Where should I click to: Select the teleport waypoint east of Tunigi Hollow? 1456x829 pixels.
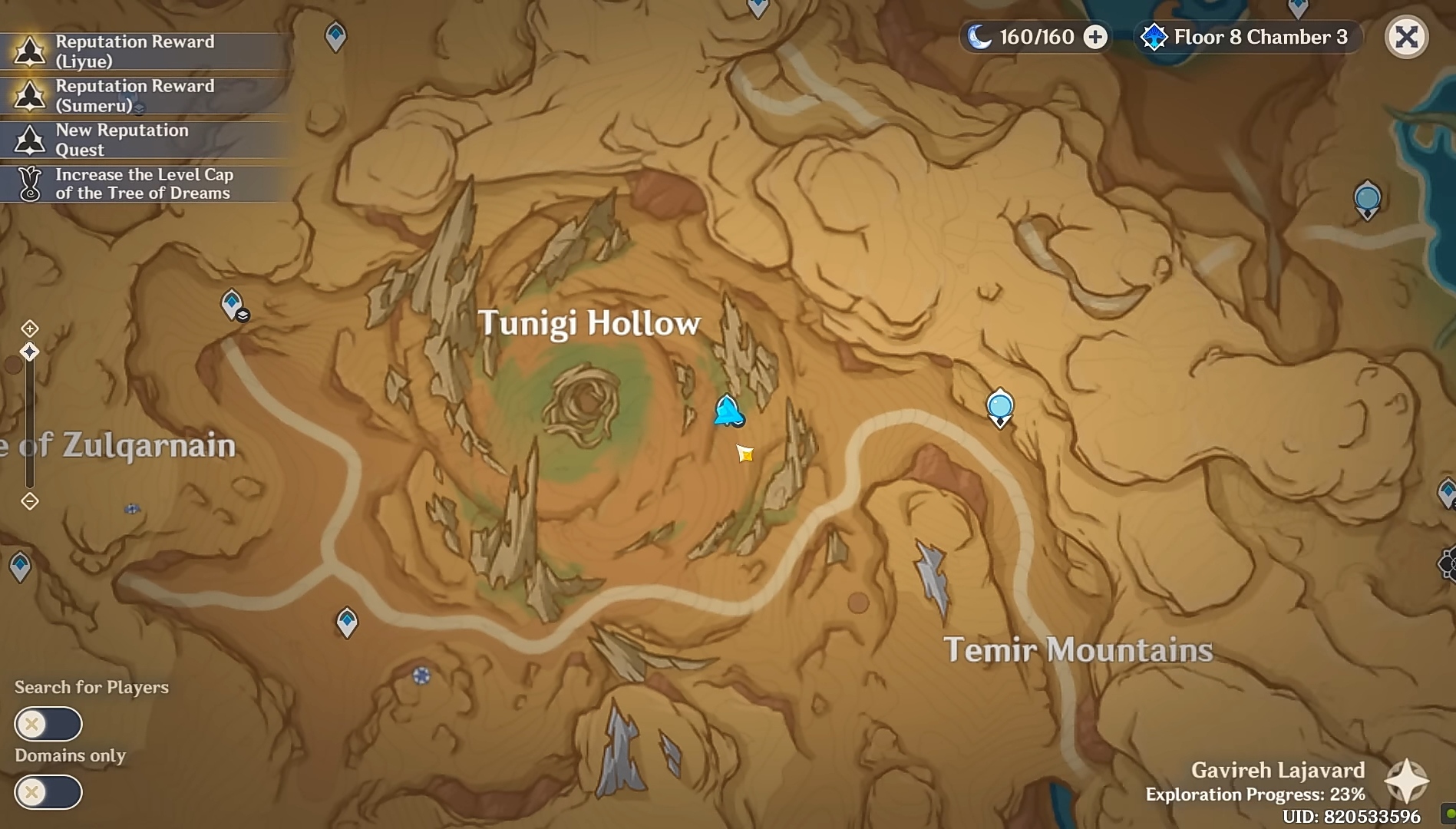pyautogui.click(x=999, y=406)
